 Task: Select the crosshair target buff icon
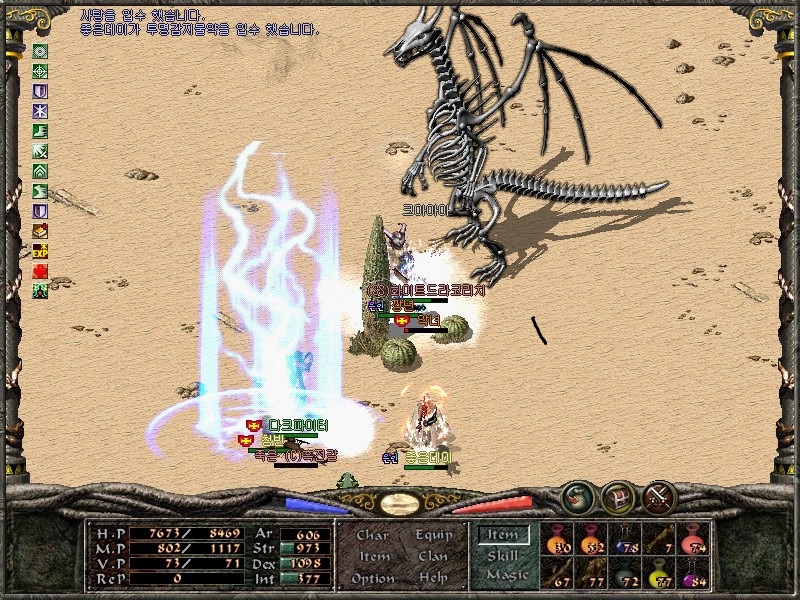[x=41, y=71]
